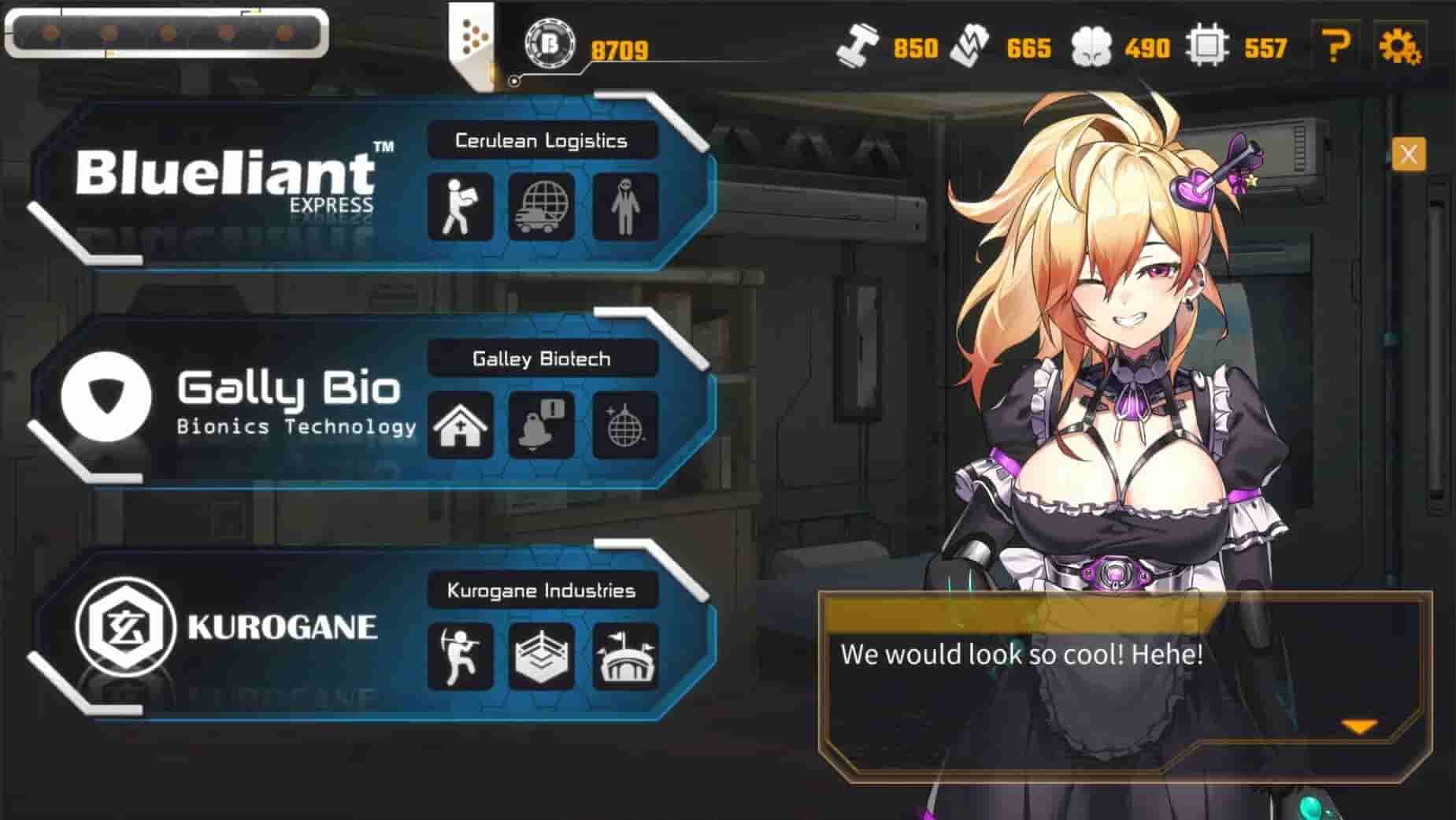1456x820 pixels.
Task: Select the package delivery worker icon under Cerulean Logistics
Action: pyautogui.click(x=461, y=206)
